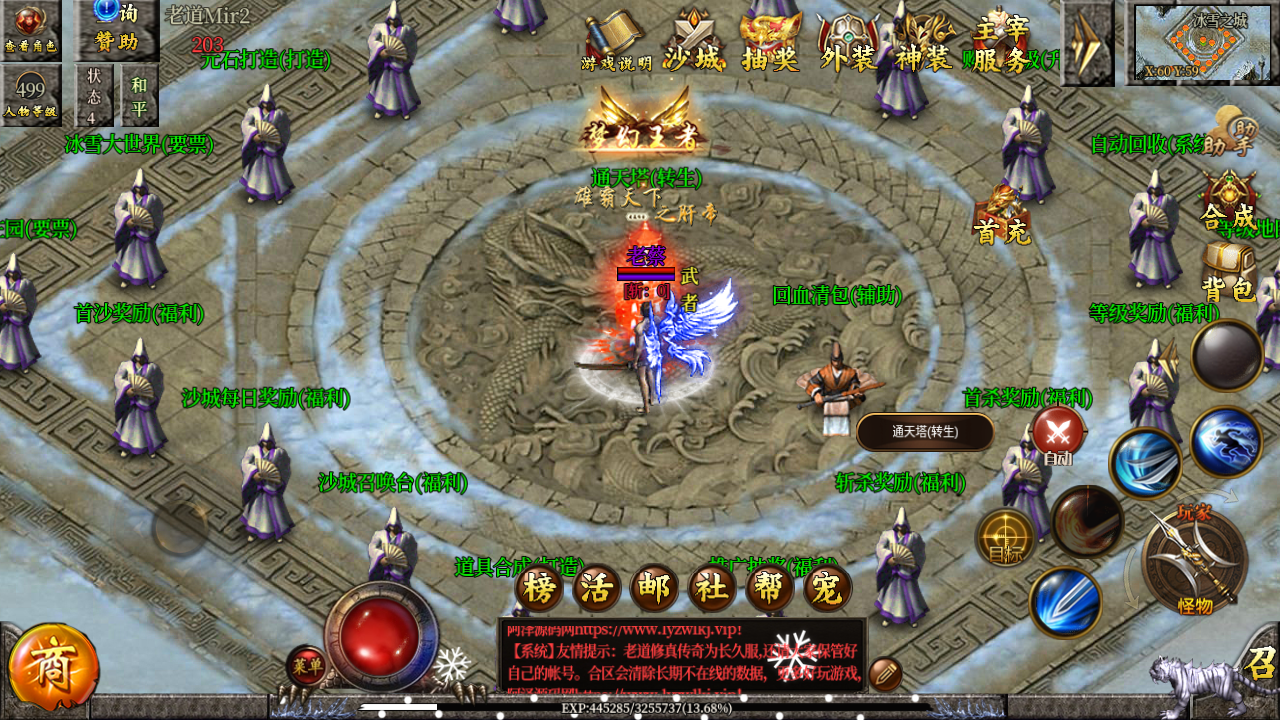
Task: Click the 通天塔(转生) NPC label button
Action: (x=925, y=432)
